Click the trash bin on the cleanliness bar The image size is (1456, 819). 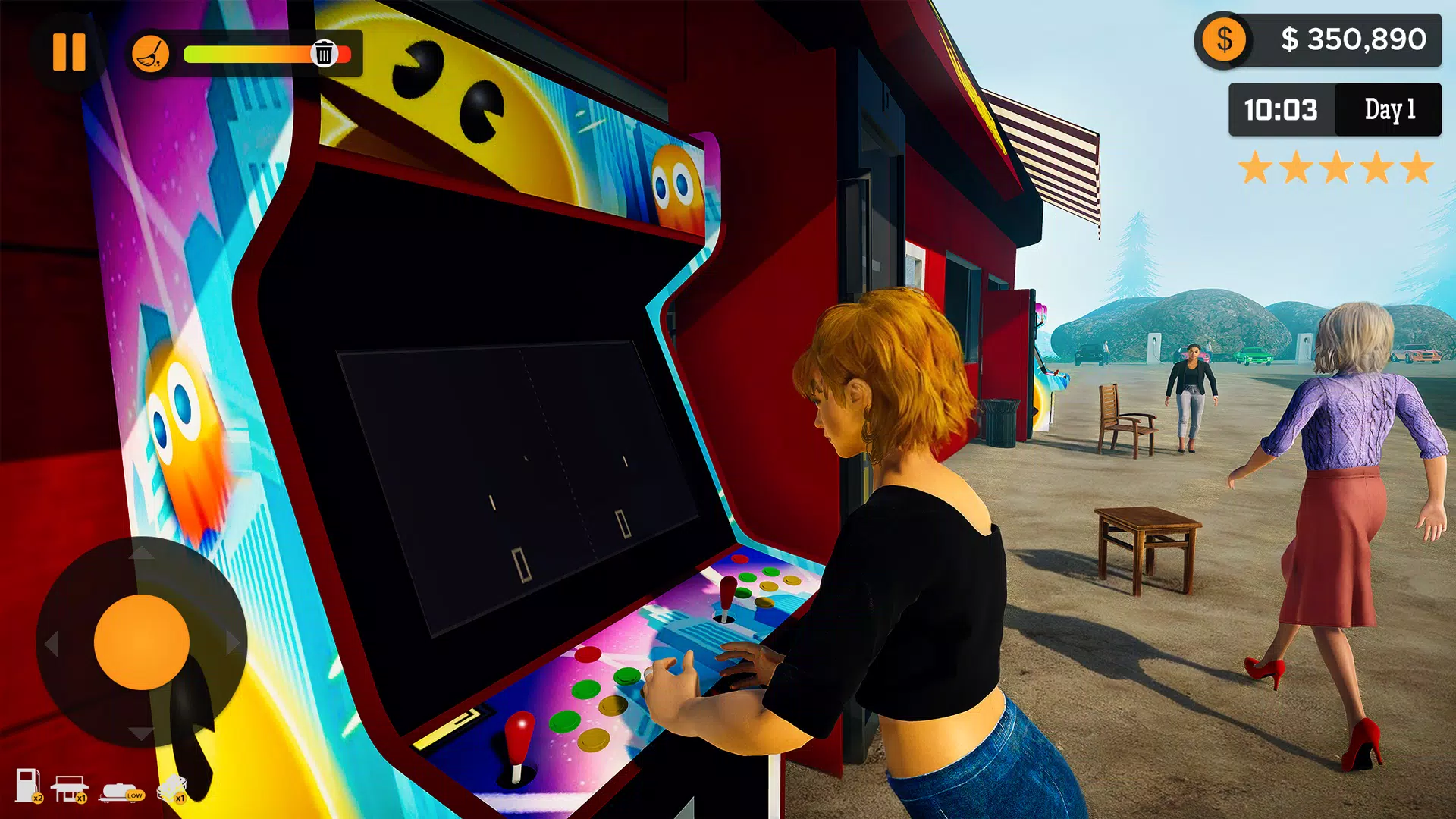324,53
